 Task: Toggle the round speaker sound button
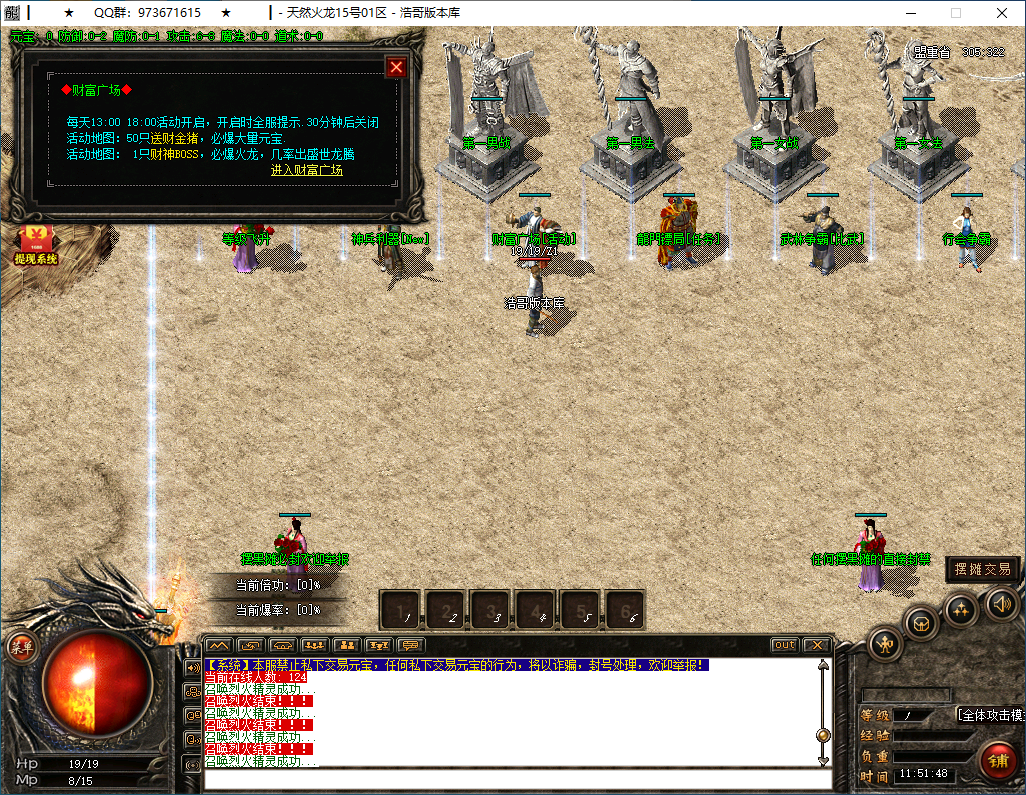pos(1002,603)
